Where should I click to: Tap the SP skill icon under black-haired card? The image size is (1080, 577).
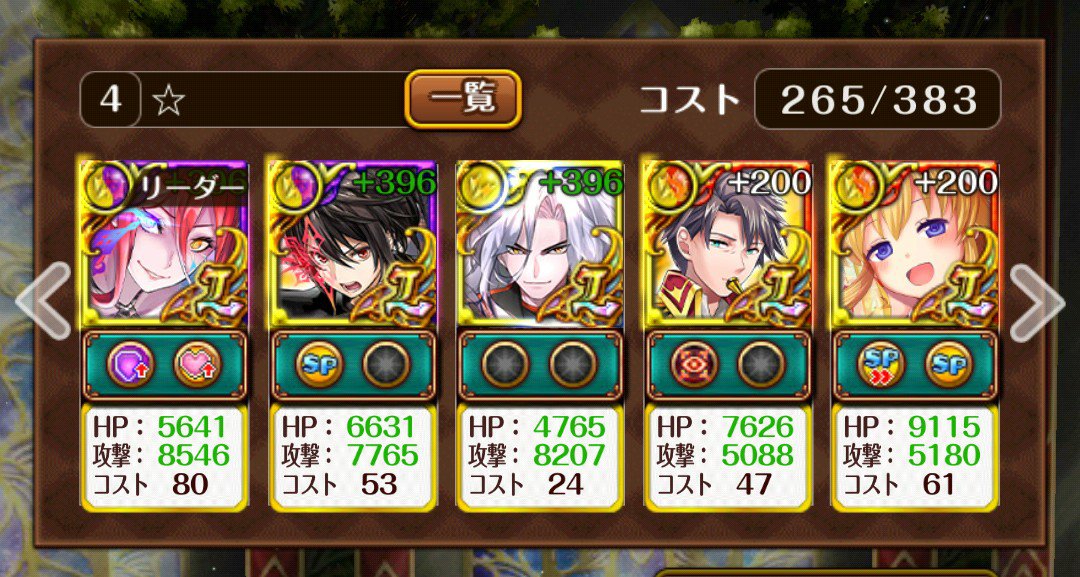pos(318,366)
